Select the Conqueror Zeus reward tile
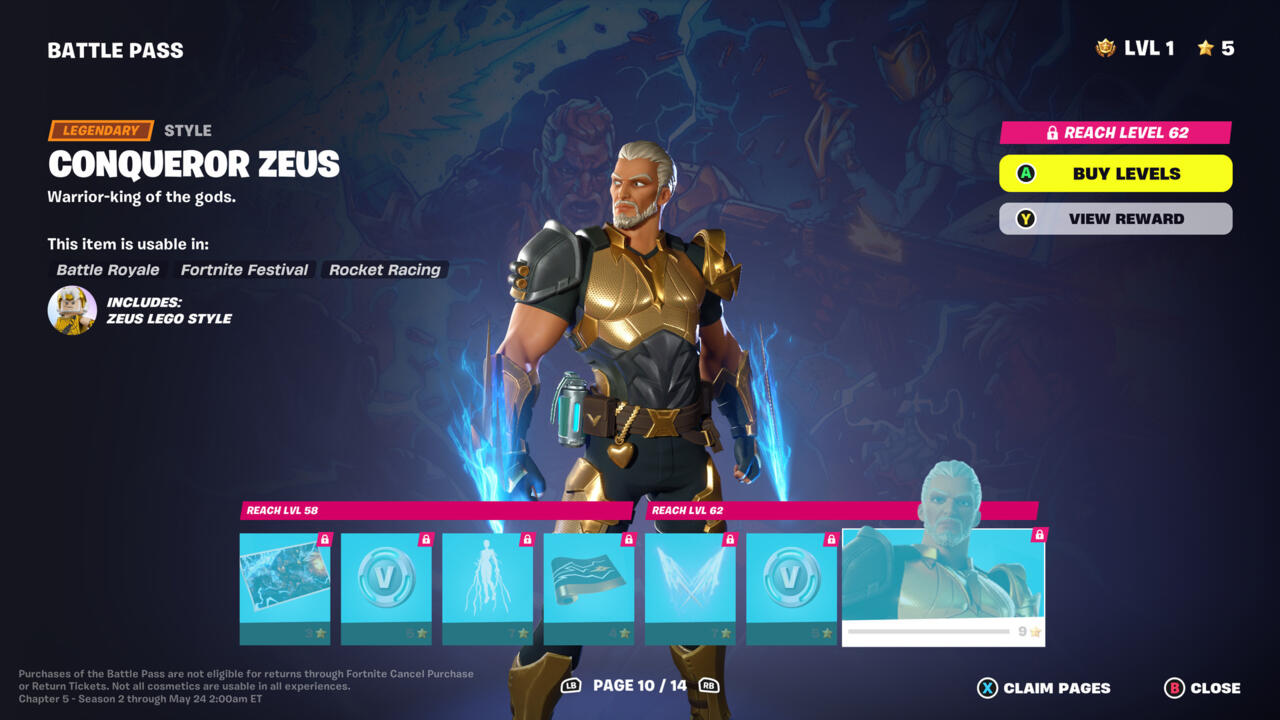Viewport: 1280px width, 720px height. 943,587
